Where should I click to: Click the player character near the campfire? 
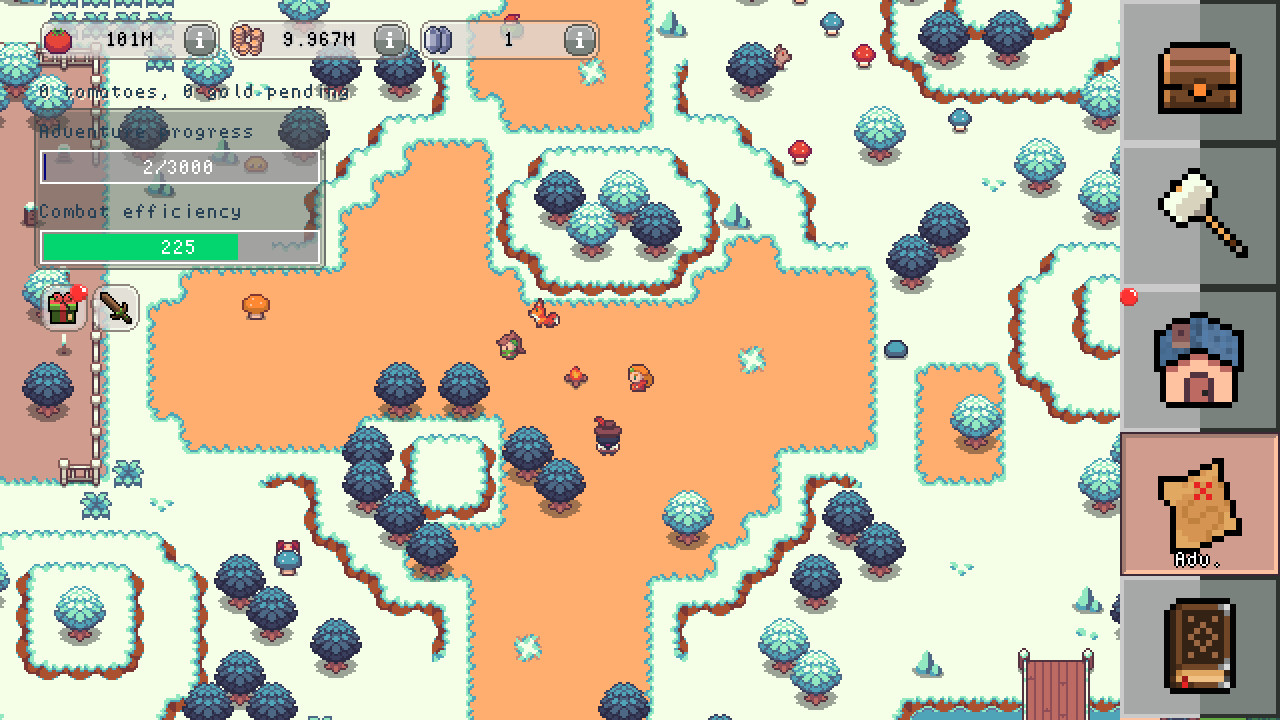pyautogui.click(x=638, y=378)
